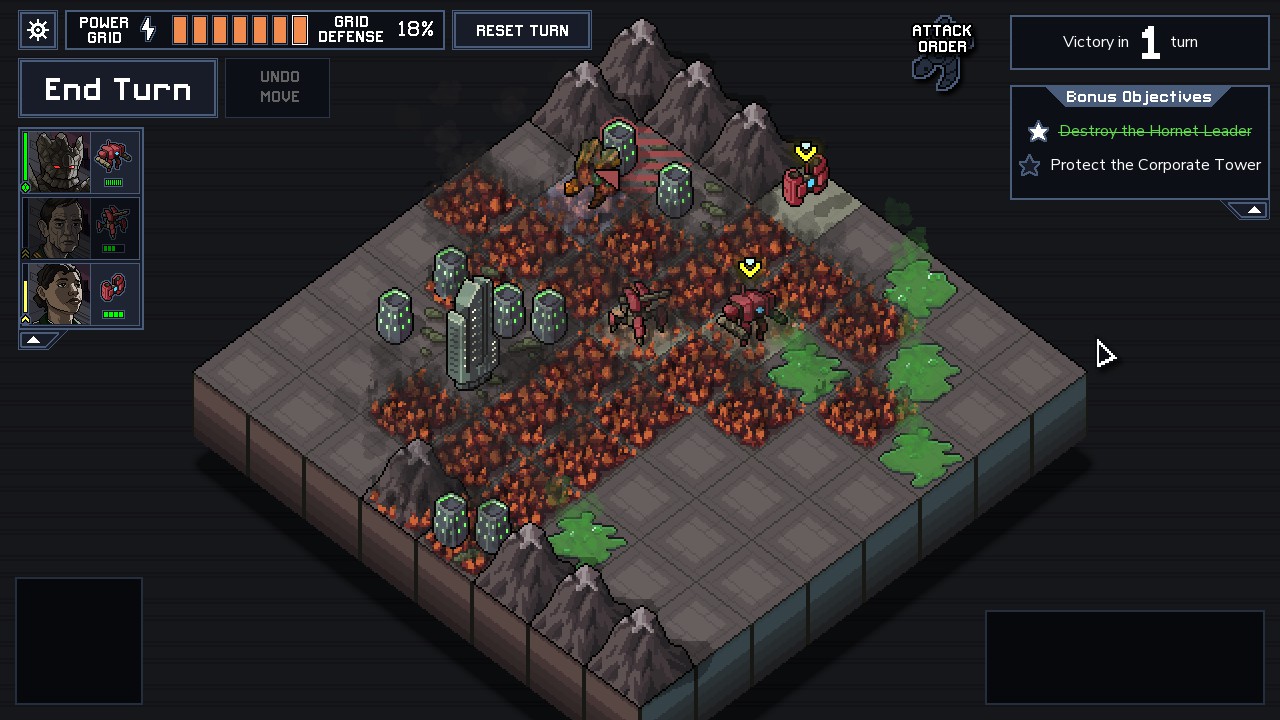Click the Reset Turn button
The height and width of the screenshot is (720, 1280).
pos(522,30)
